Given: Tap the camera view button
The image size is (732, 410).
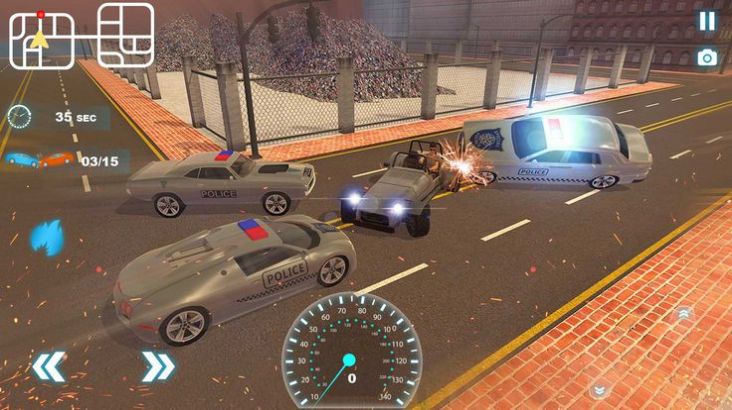Looking at the screenshot, I should coord(707,58).
